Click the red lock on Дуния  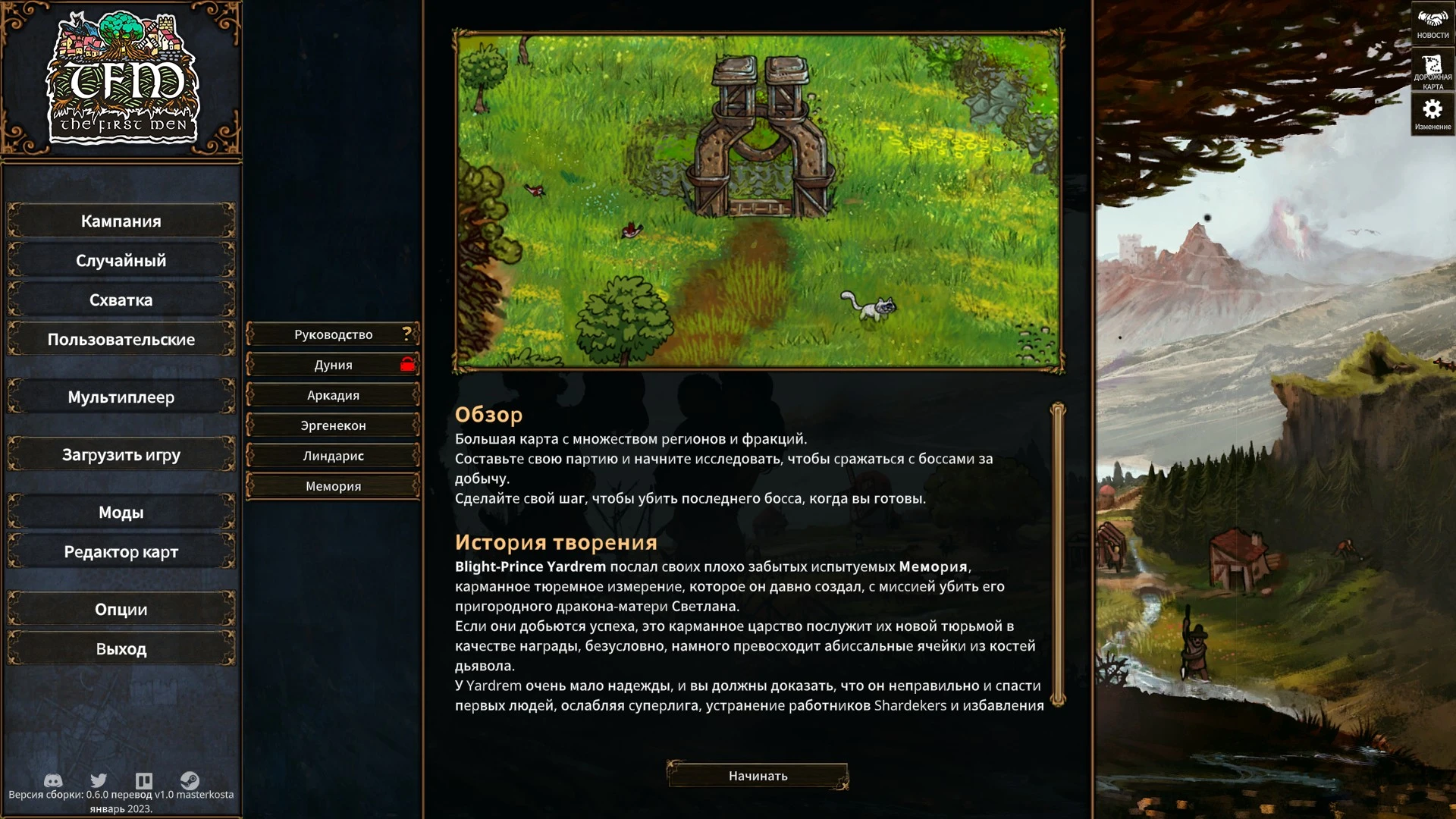click(406, 364)
